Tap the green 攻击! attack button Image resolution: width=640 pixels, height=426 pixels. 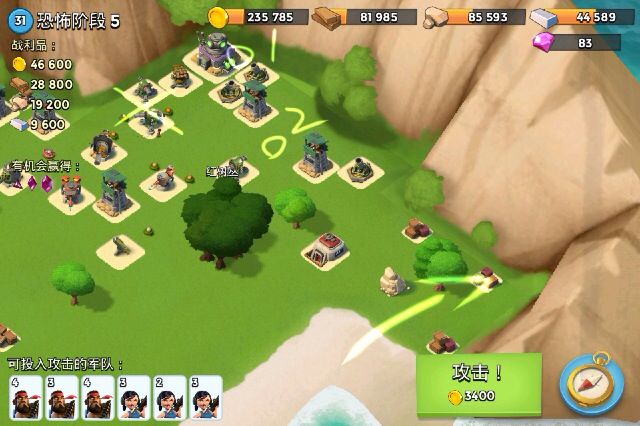[x=478, y=383]
